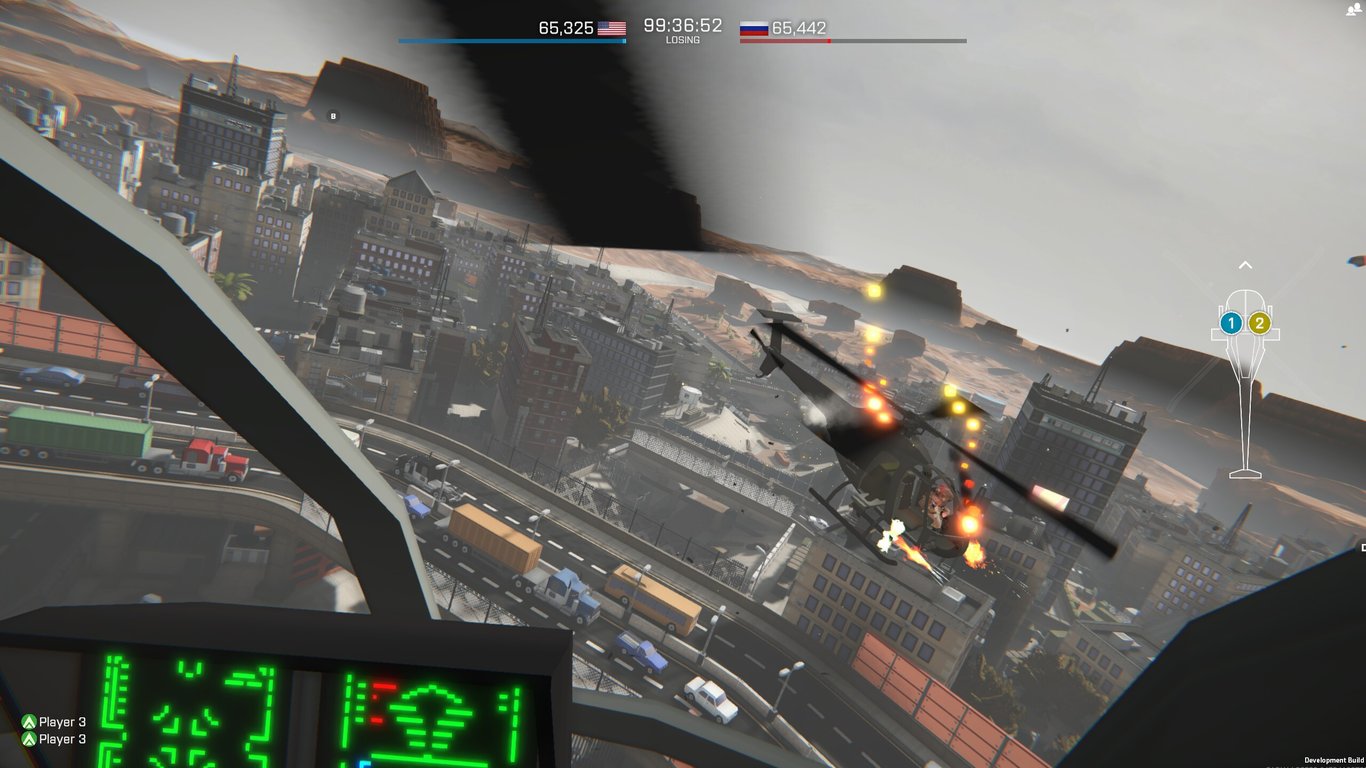Expand the first Player 3 squad entry
This screenshot has width=1366, height=768.
62,721
